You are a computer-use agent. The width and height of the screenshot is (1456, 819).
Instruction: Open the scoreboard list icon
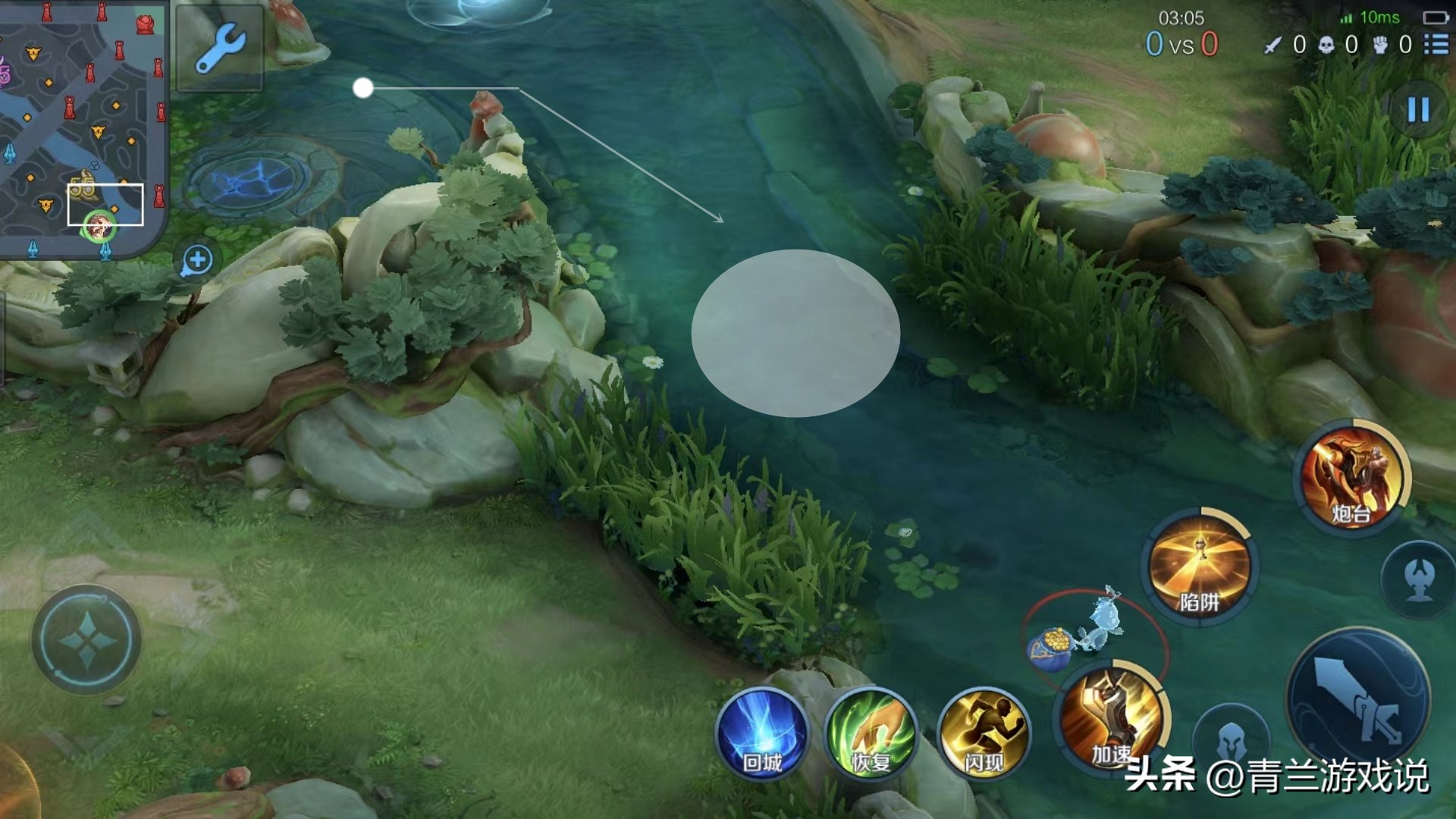point(1436,44)
